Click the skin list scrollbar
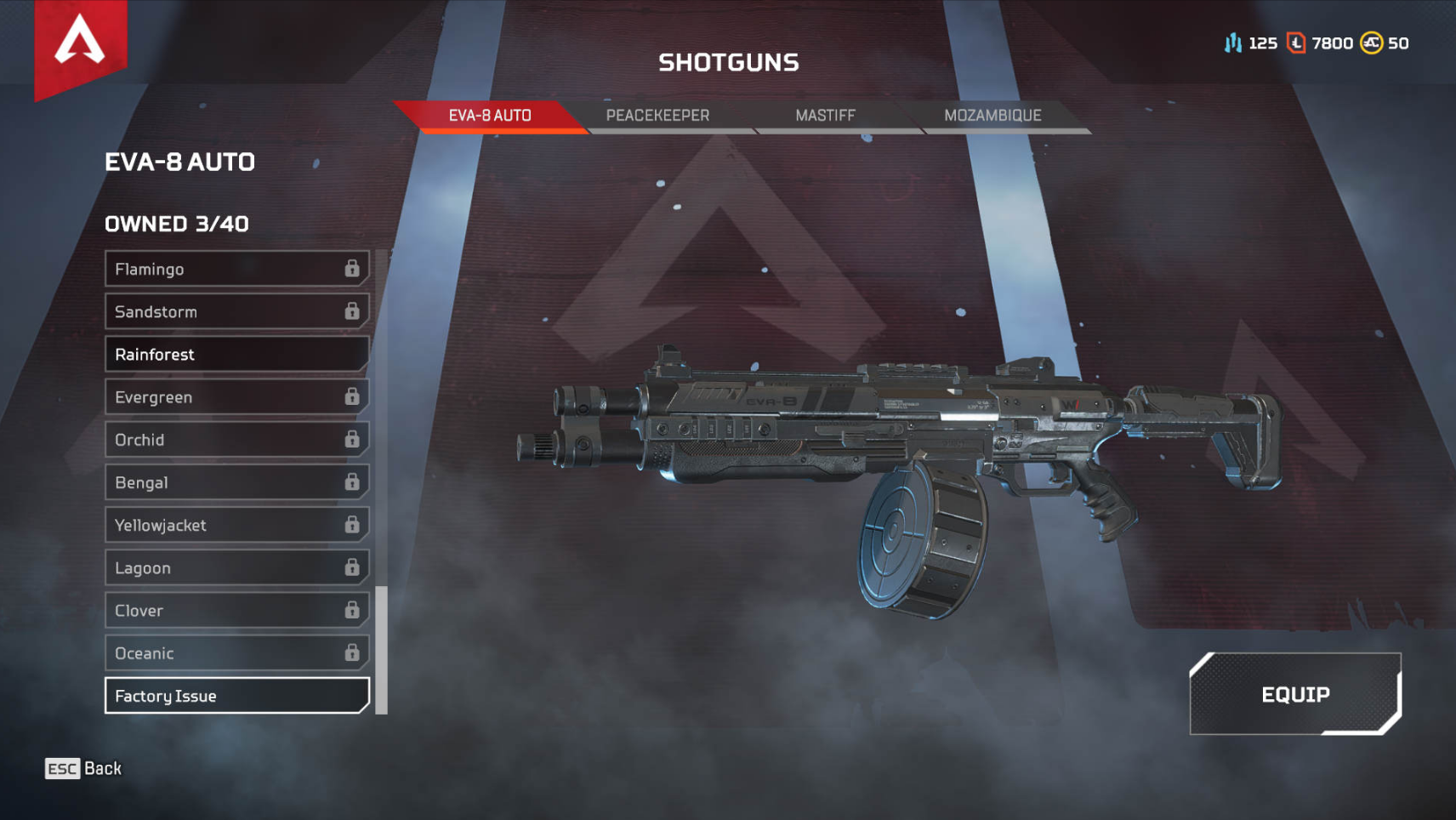The image size is (1456, 820). pyautogui.click(x=382, y=651)
